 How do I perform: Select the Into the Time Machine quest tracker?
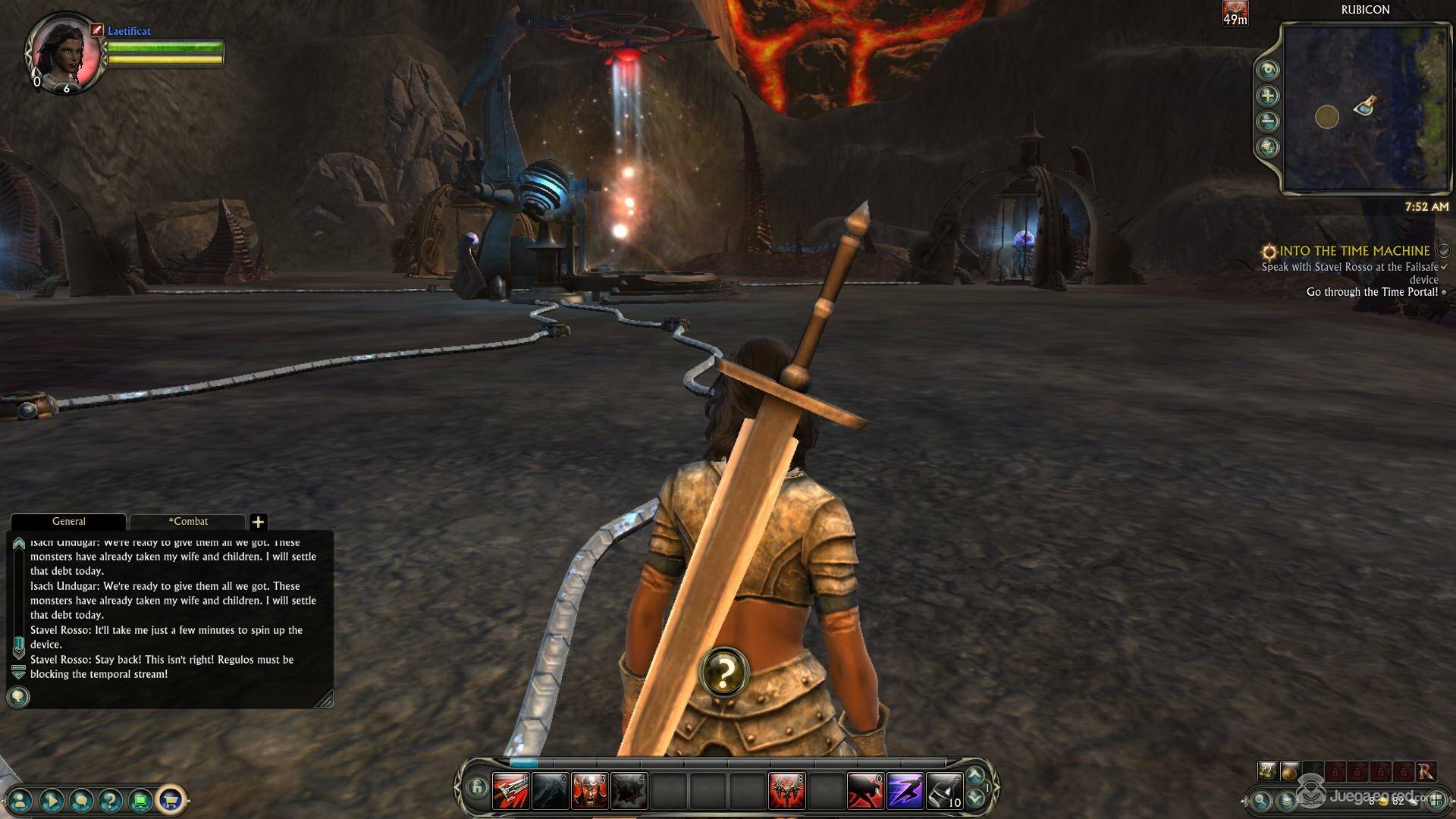[x=1354, y=251]
